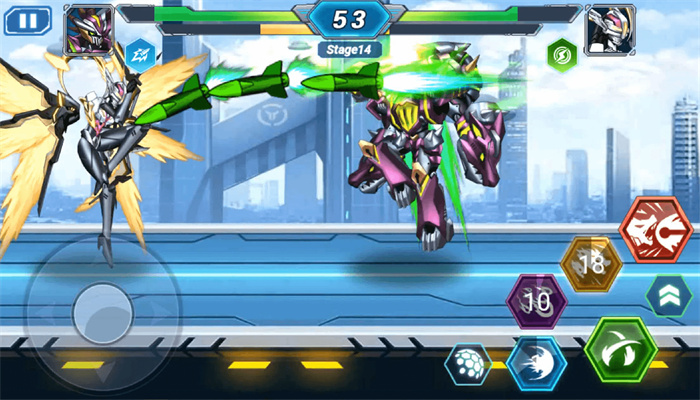Pause the battle
This screenshot has height=400, width=700.
click(x=27, y=20)
